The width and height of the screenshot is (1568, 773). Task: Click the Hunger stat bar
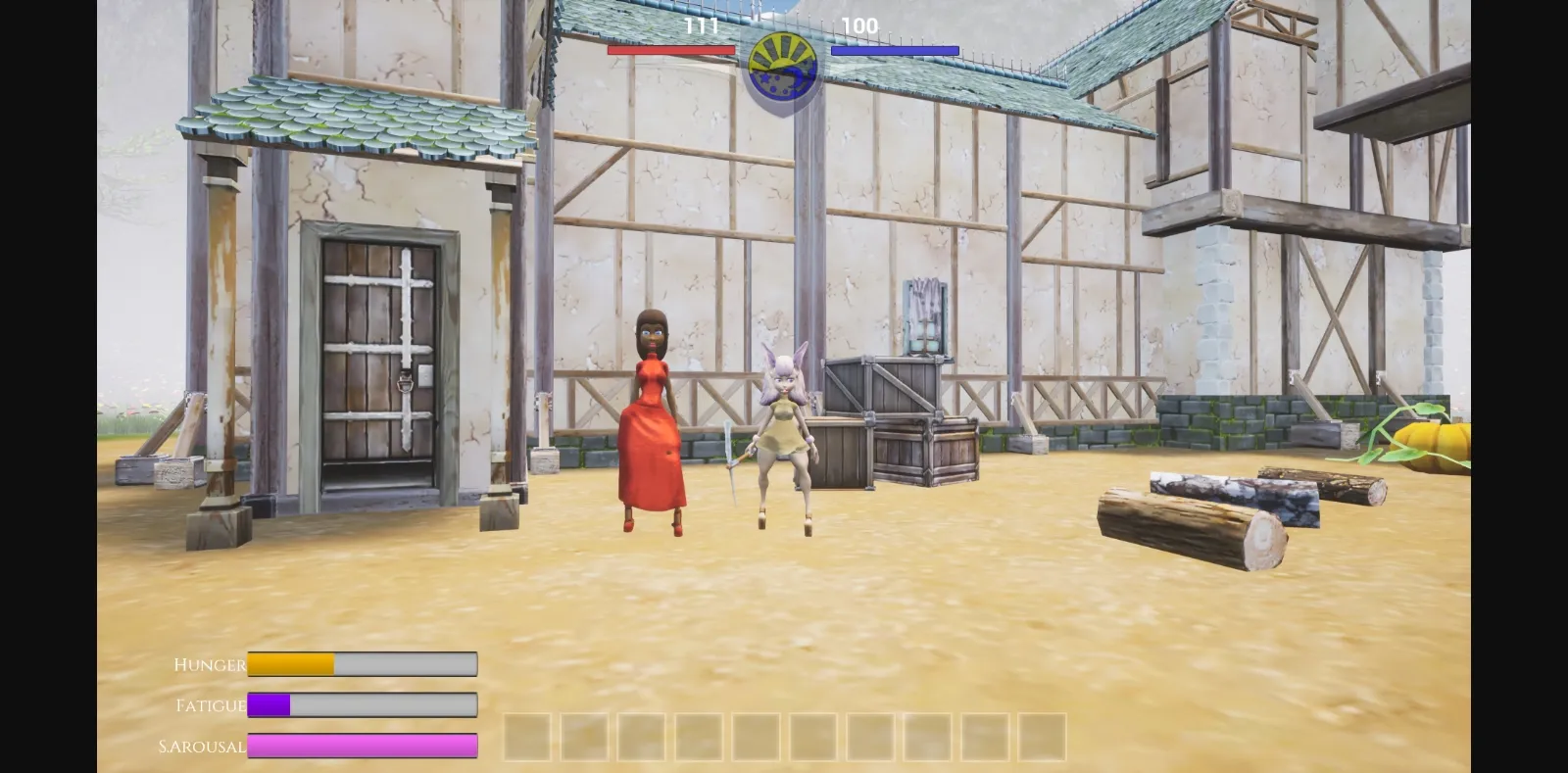point(363,664)
